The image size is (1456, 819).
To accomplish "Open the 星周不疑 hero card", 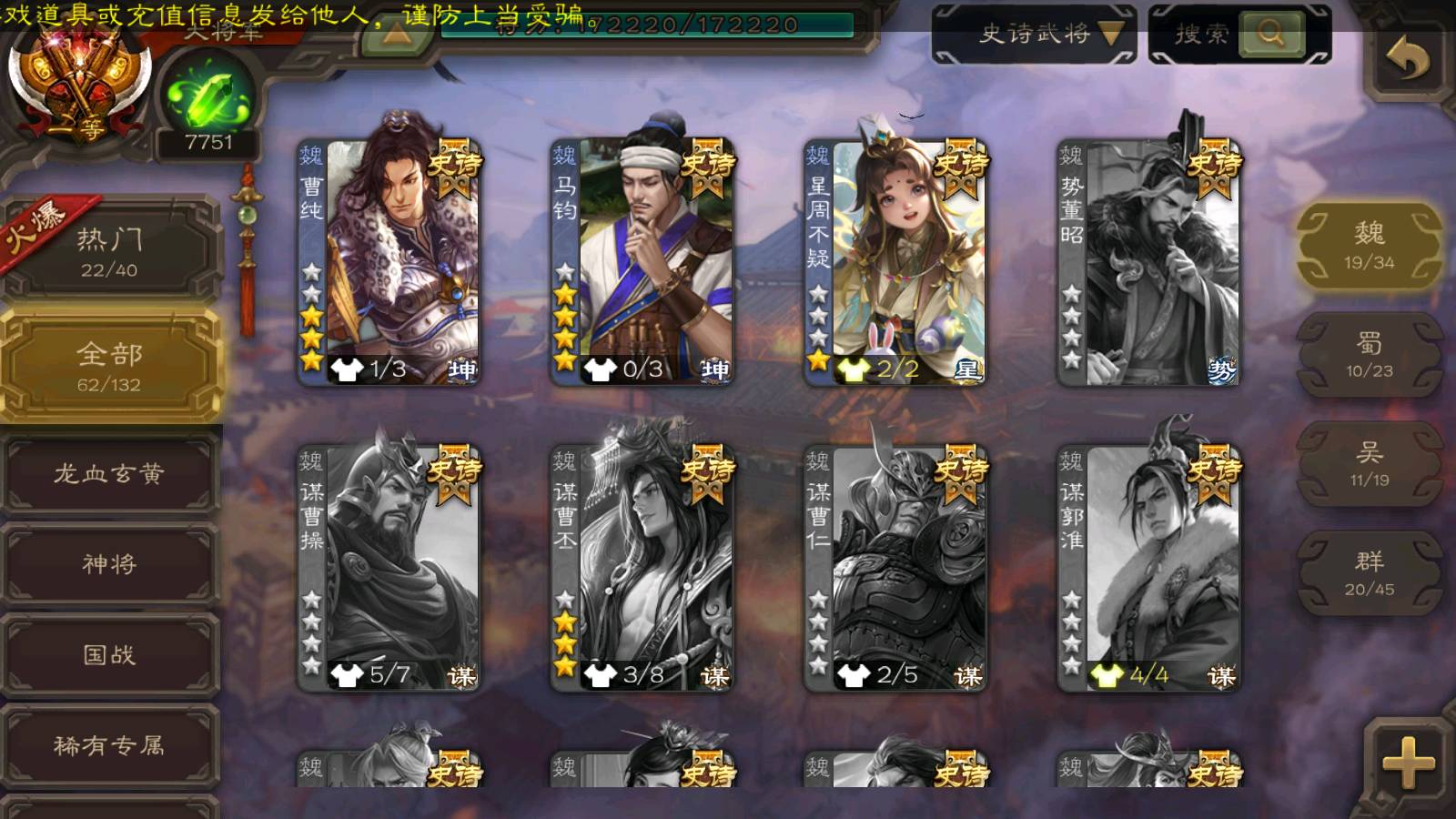I will point(895,259).
